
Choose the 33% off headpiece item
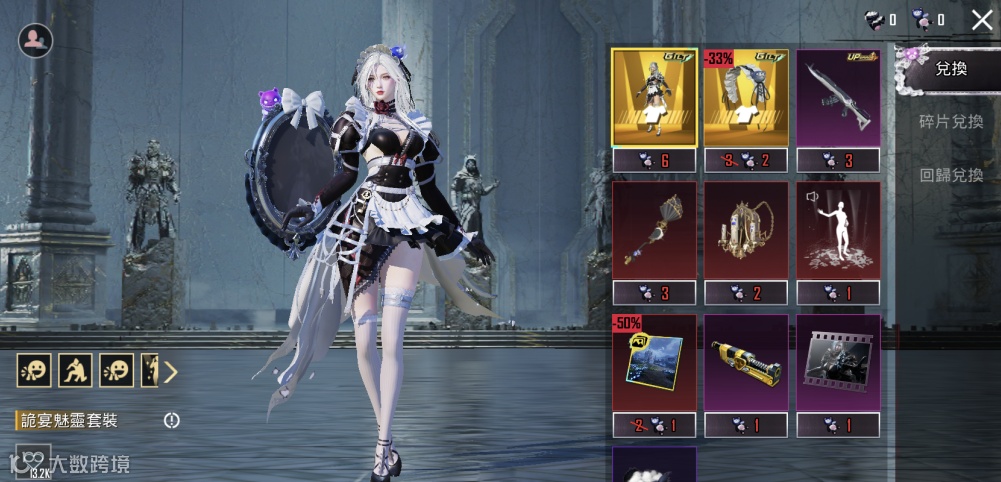click(745, 97)
